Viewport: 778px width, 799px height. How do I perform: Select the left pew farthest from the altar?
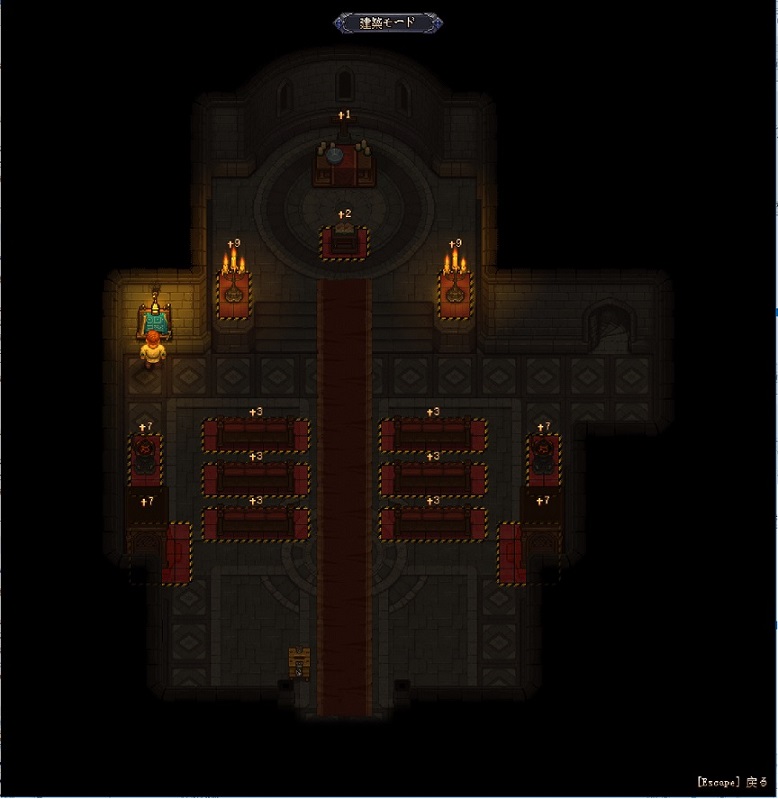[x=256, y=524]
